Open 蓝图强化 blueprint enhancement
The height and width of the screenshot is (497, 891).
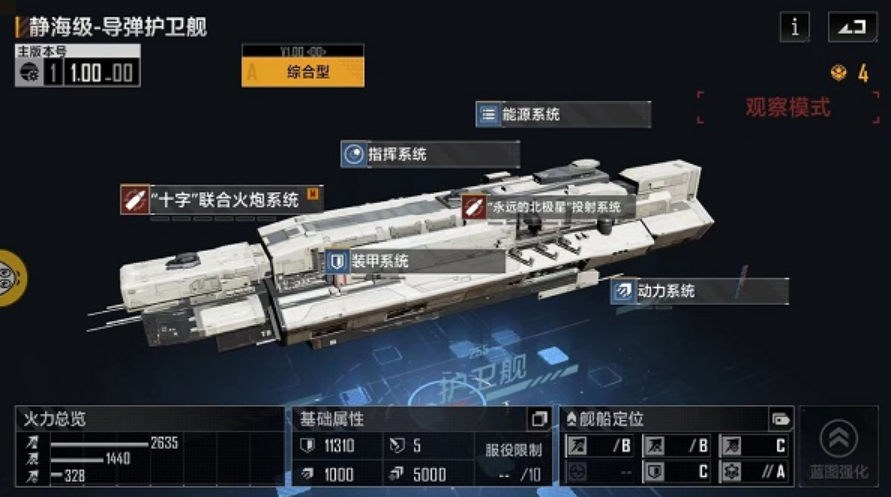839,446
